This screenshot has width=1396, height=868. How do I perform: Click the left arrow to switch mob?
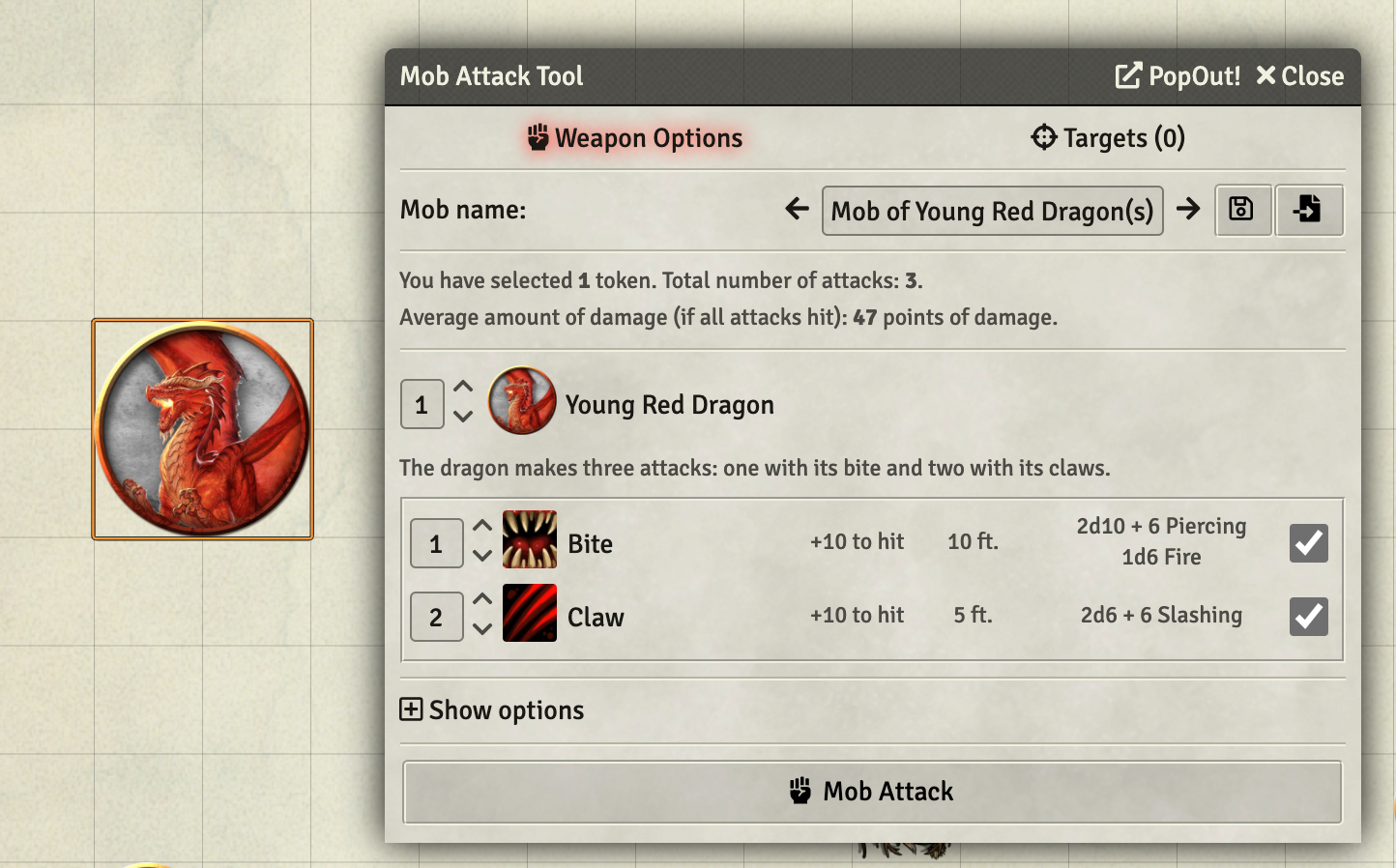[795, 209]
